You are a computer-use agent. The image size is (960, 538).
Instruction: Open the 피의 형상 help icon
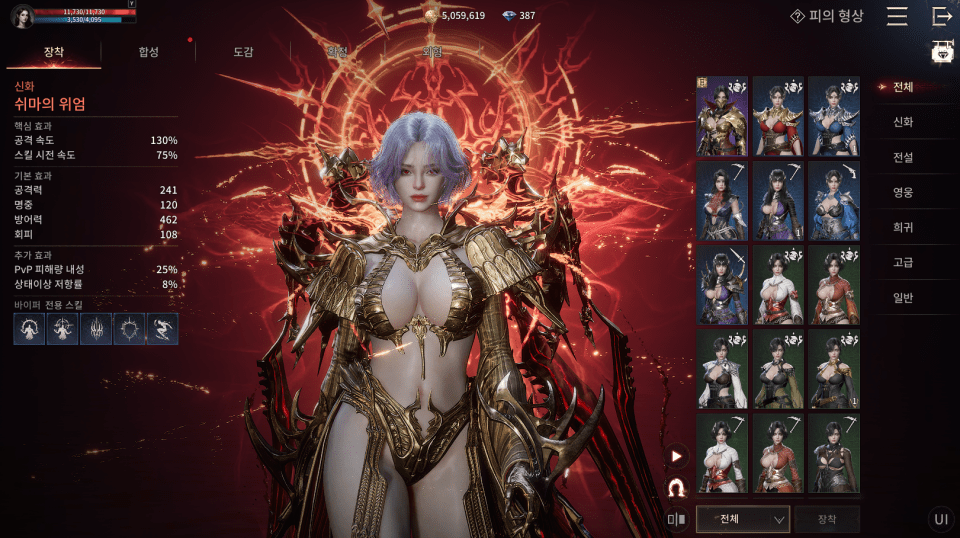coord(798,16)
